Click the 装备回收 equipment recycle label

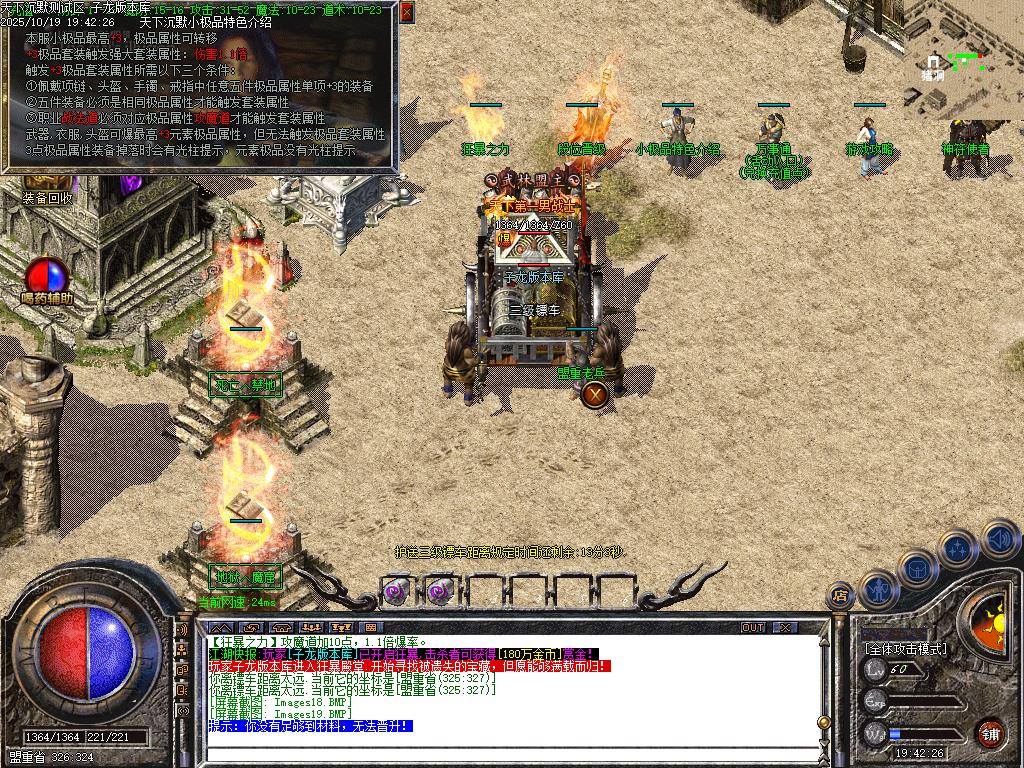point(48,198)
